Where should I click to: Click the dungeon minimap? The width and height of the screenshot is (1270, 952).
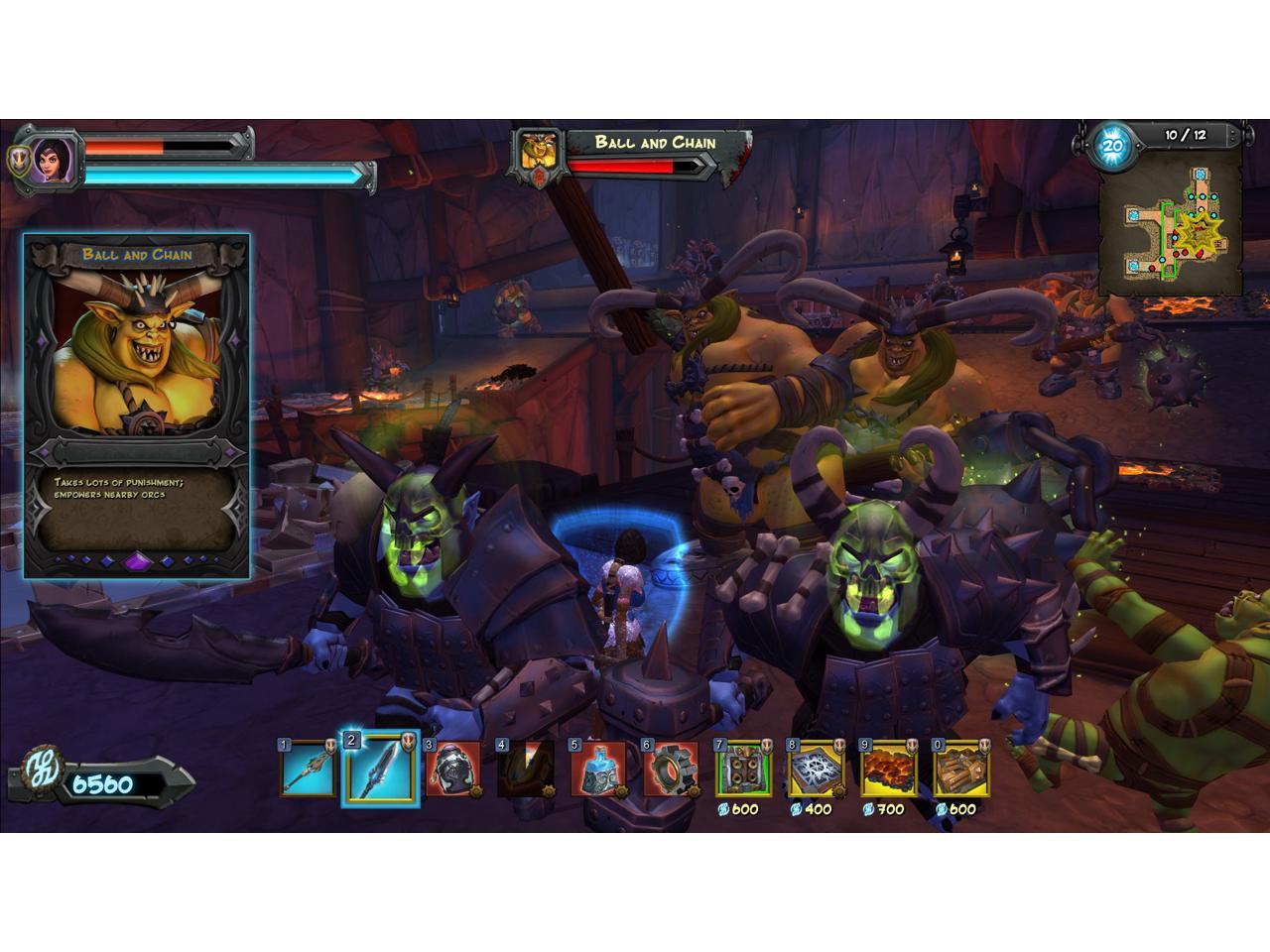coord(1170,226)
